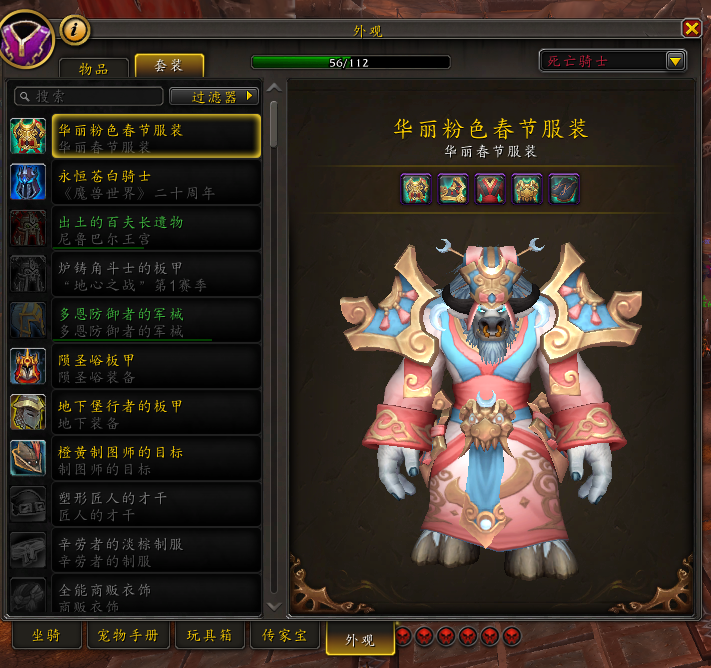Switch to the 物品 tab

(95, 67)
